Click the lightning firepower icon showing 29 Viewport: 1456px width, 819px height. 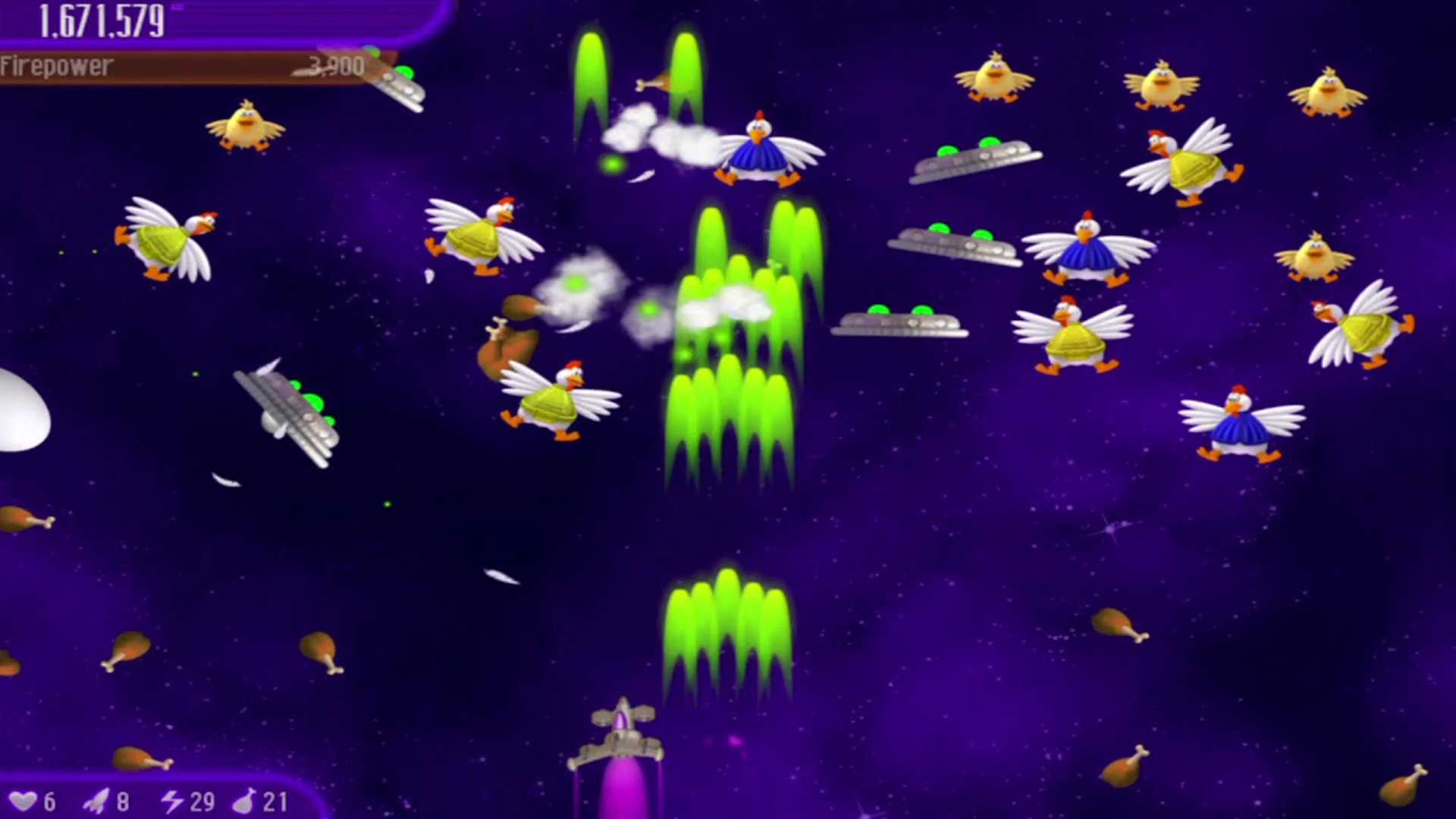173,799
